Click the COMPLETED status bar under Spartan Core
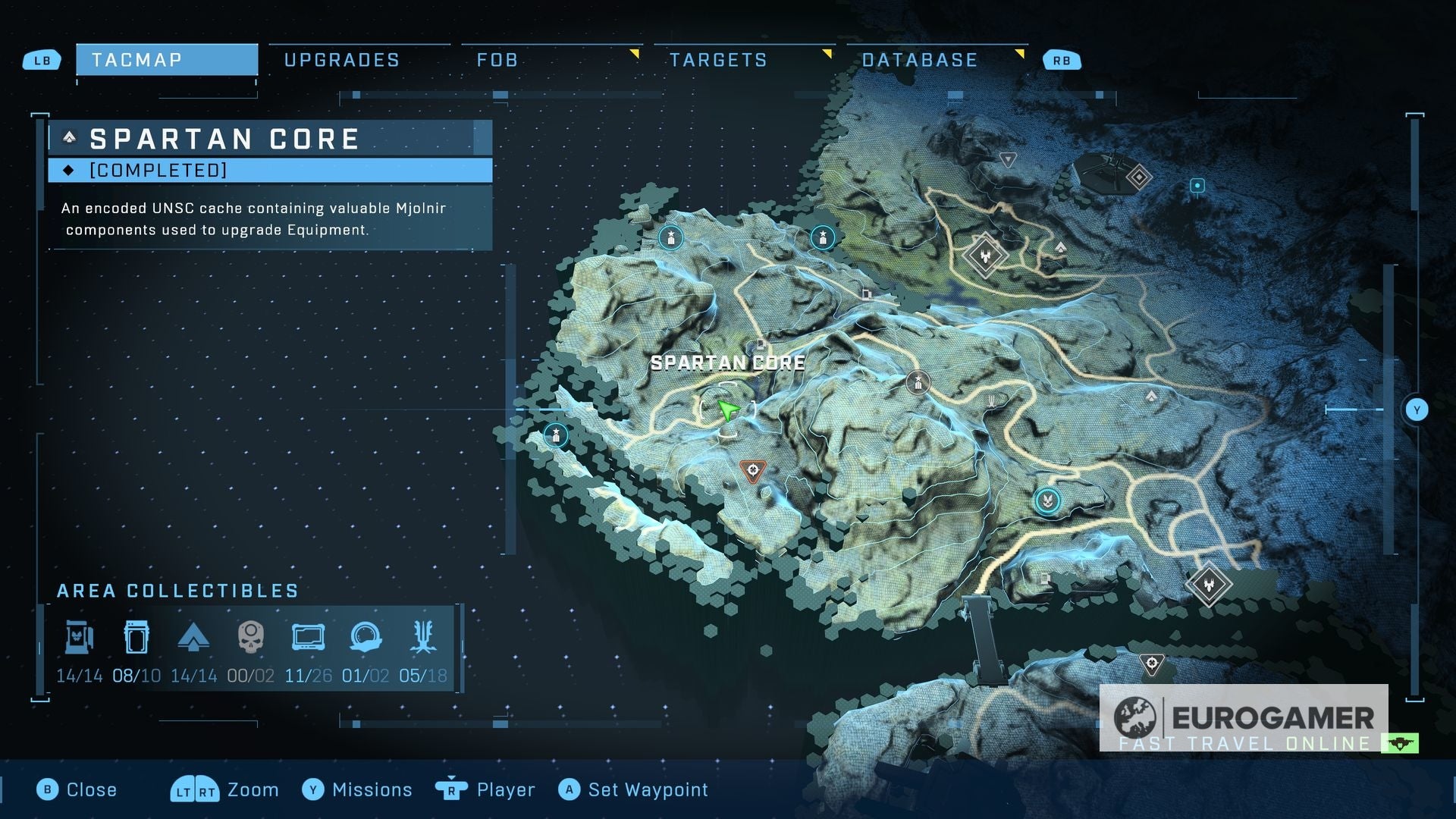1456x819 pixels. pos(269,171)
